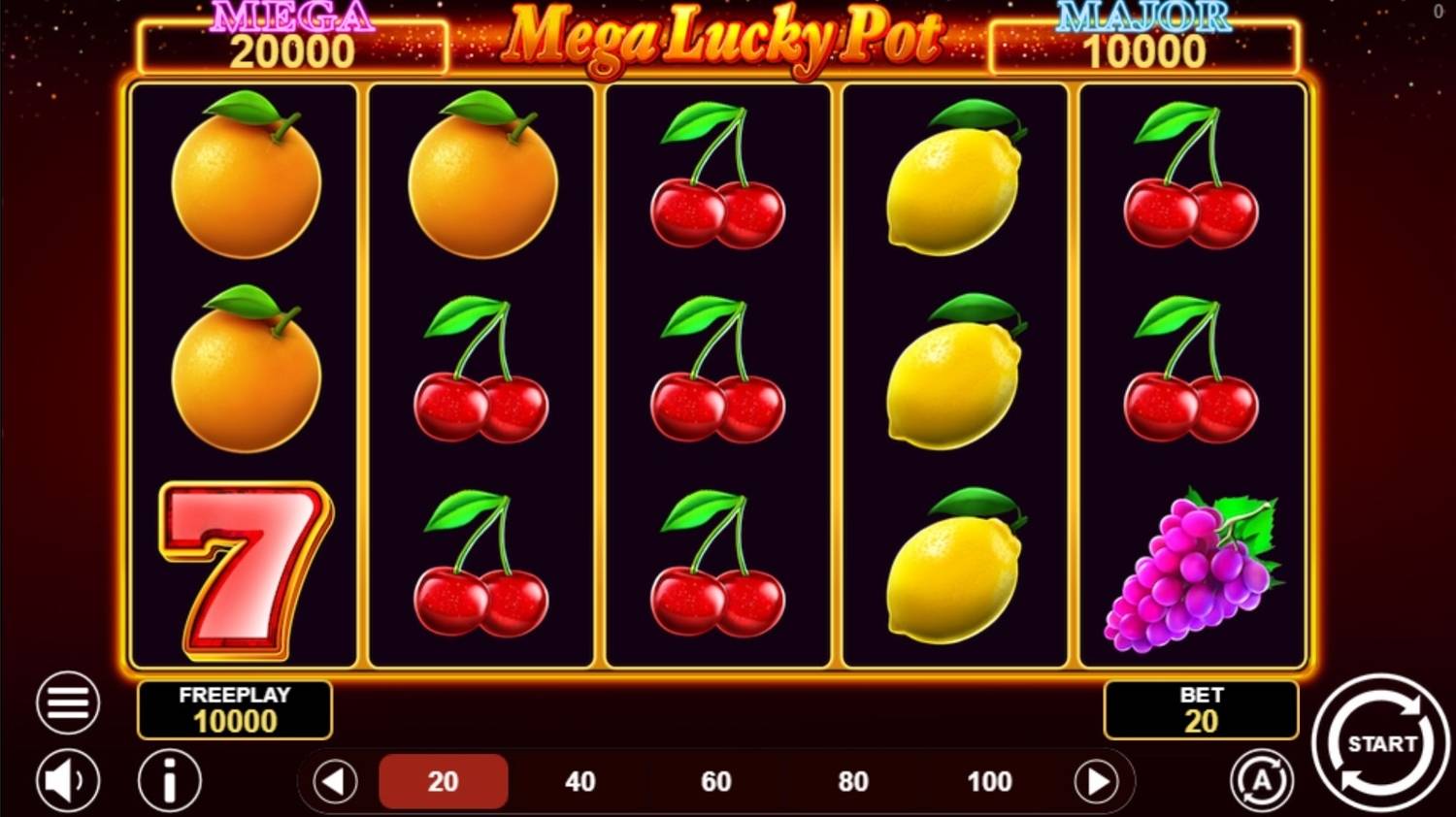Open higher bet options with right chevron
The width and height of the screenshot is (1456, 817).
click(x=1098, y=780)
